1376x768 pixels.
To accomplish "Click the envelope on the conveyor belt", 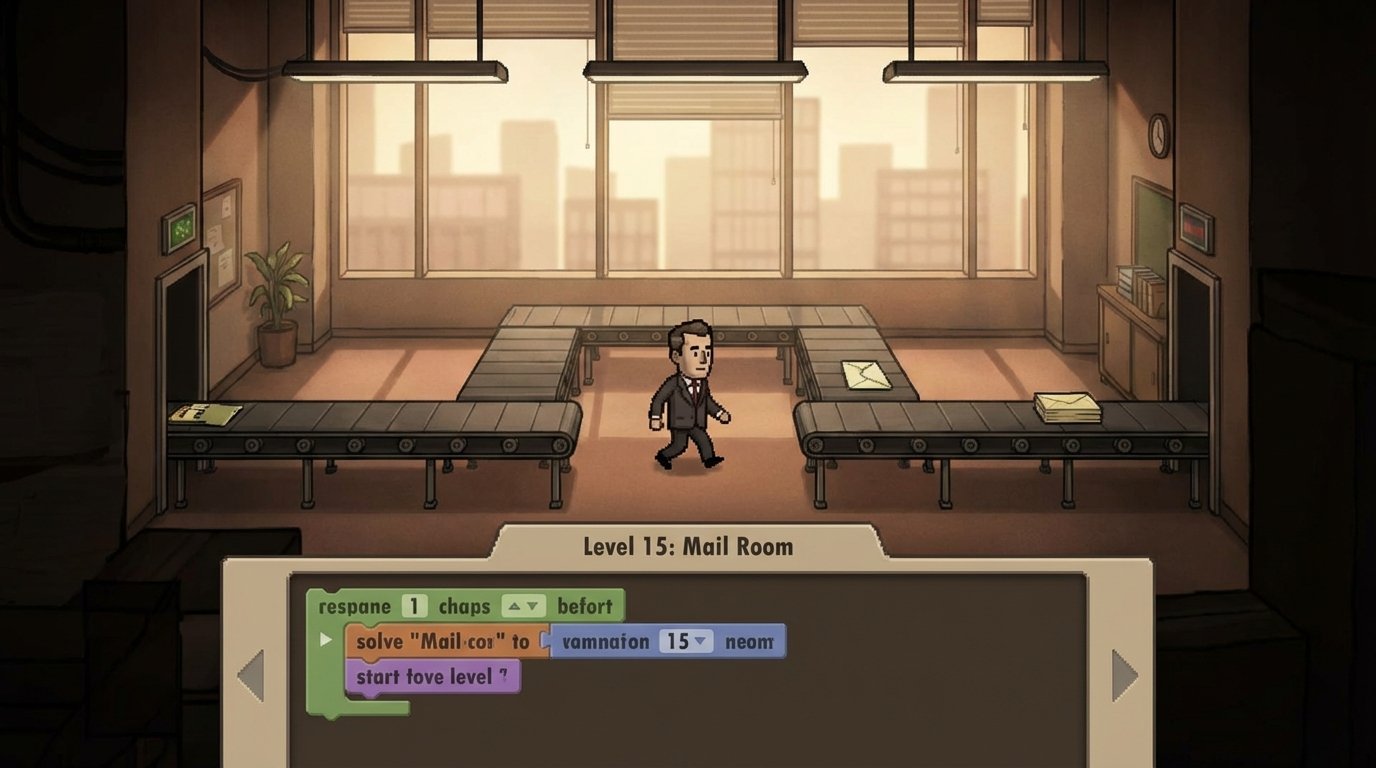I will tap(869, 377).
